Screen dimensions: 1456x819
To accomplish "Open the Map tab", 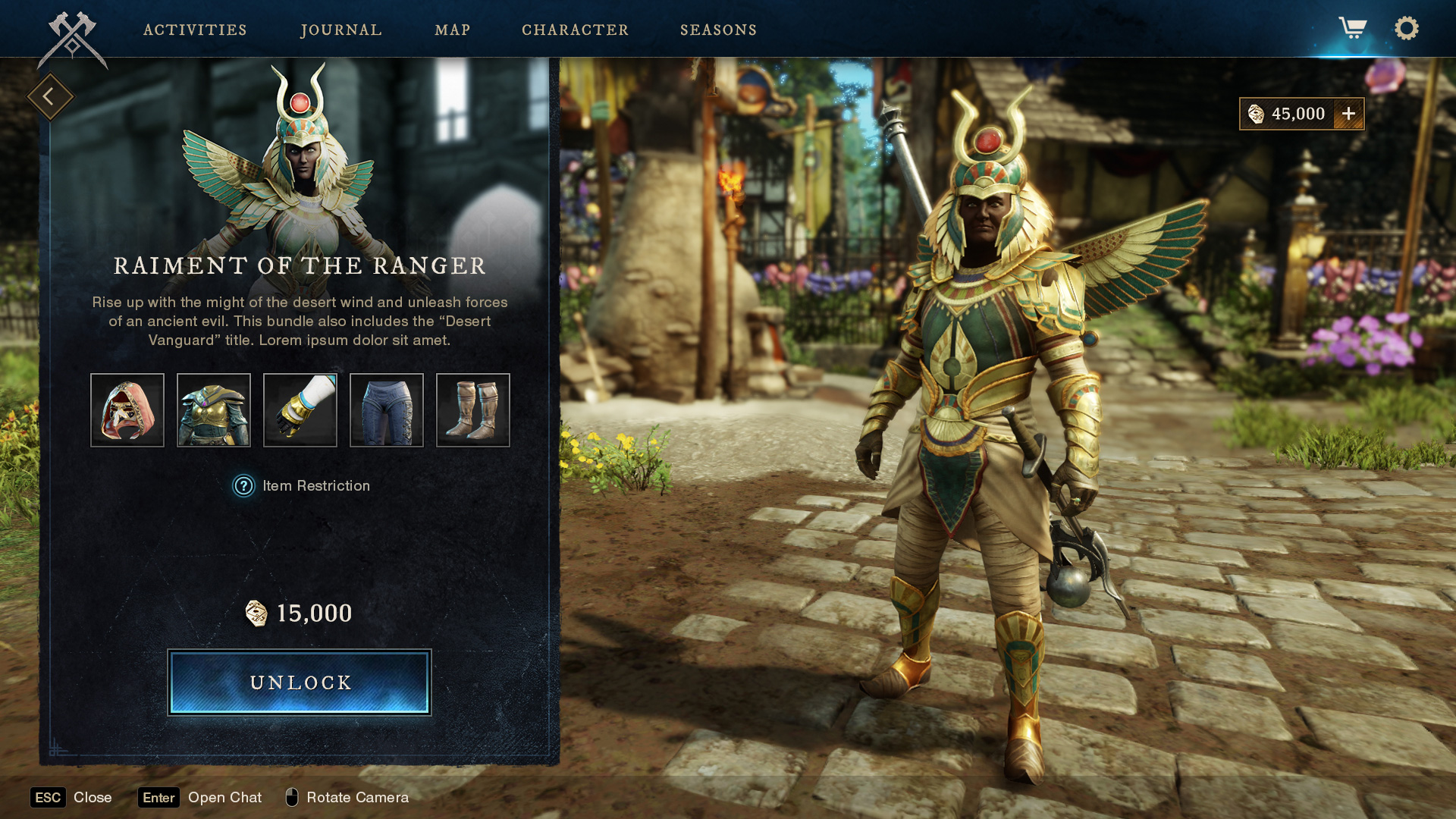I will (453, 30).
